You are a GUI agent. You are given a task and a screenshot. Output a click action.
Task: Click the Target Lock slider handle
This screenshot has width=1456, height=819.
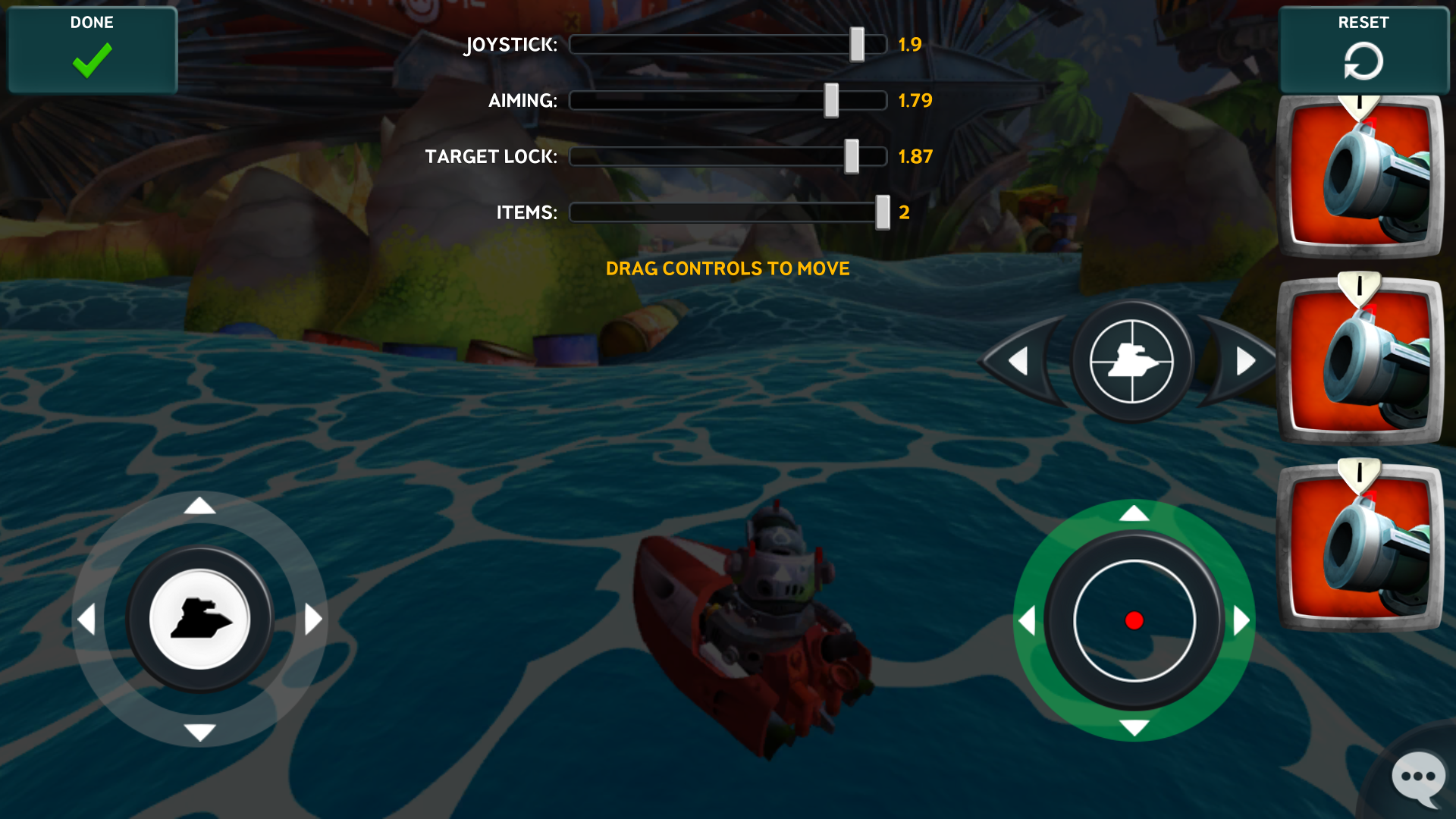[852, 157]
